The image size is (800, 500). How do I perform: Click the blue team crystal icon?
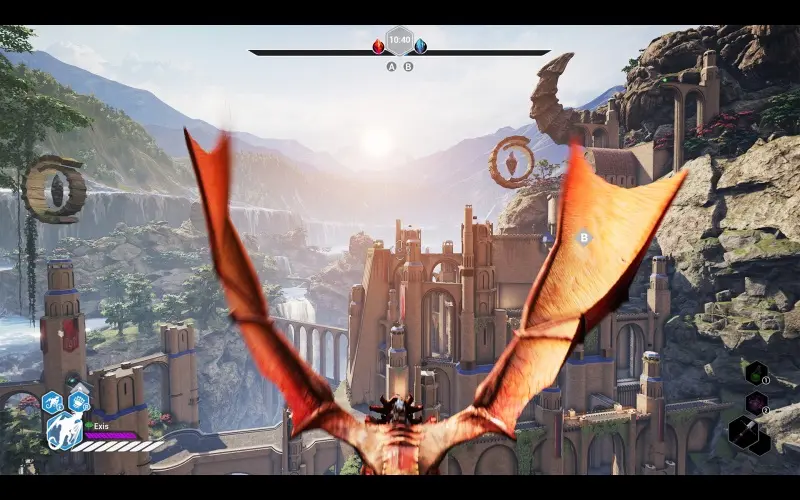pos(420,46)
